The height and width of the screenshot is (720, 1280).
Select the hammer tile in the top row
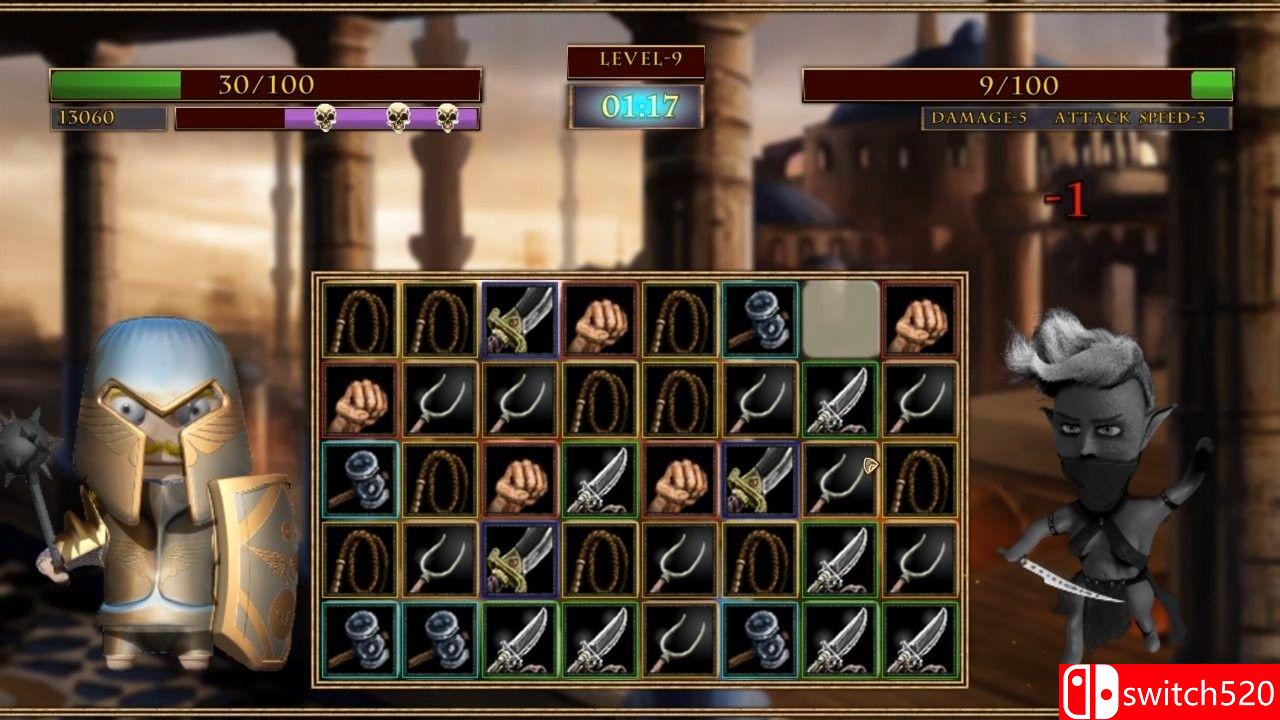coord(755,320)
